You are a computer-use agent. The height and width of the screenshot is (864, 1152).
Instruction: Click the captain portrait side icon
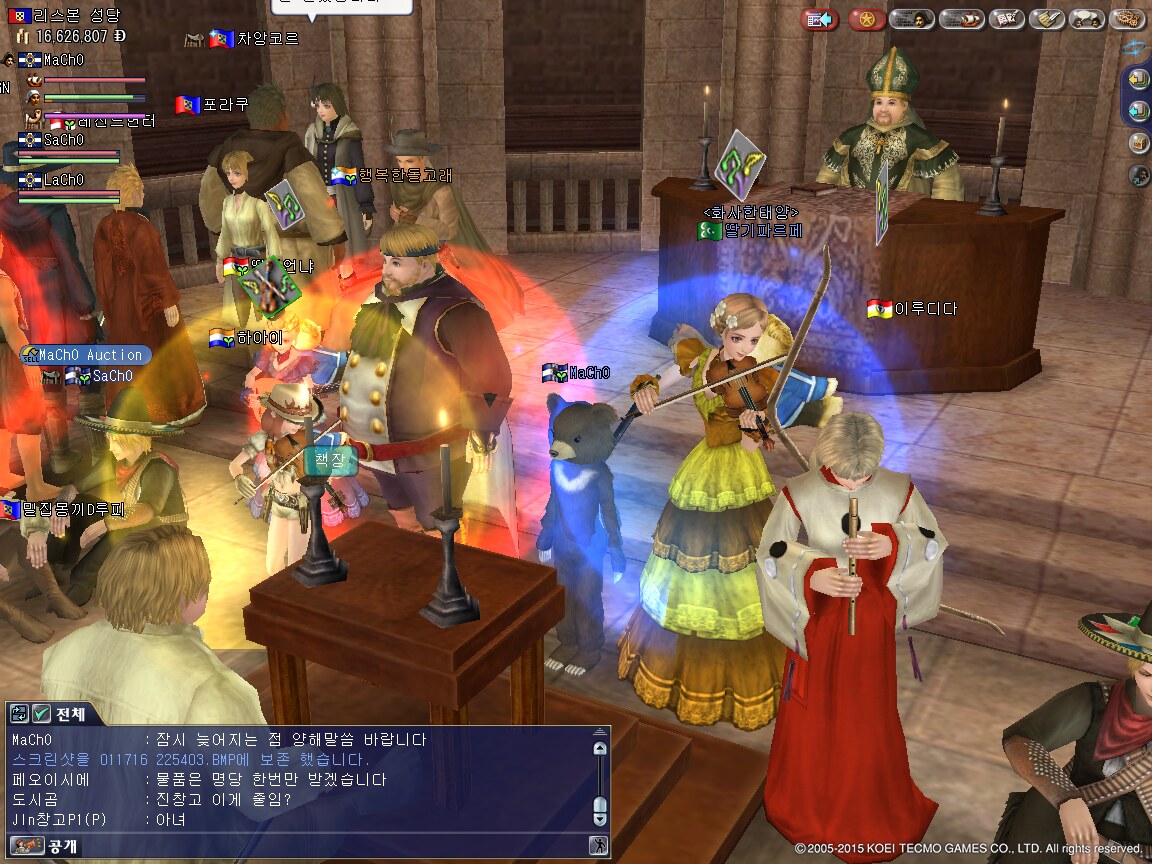point(1139,176)
